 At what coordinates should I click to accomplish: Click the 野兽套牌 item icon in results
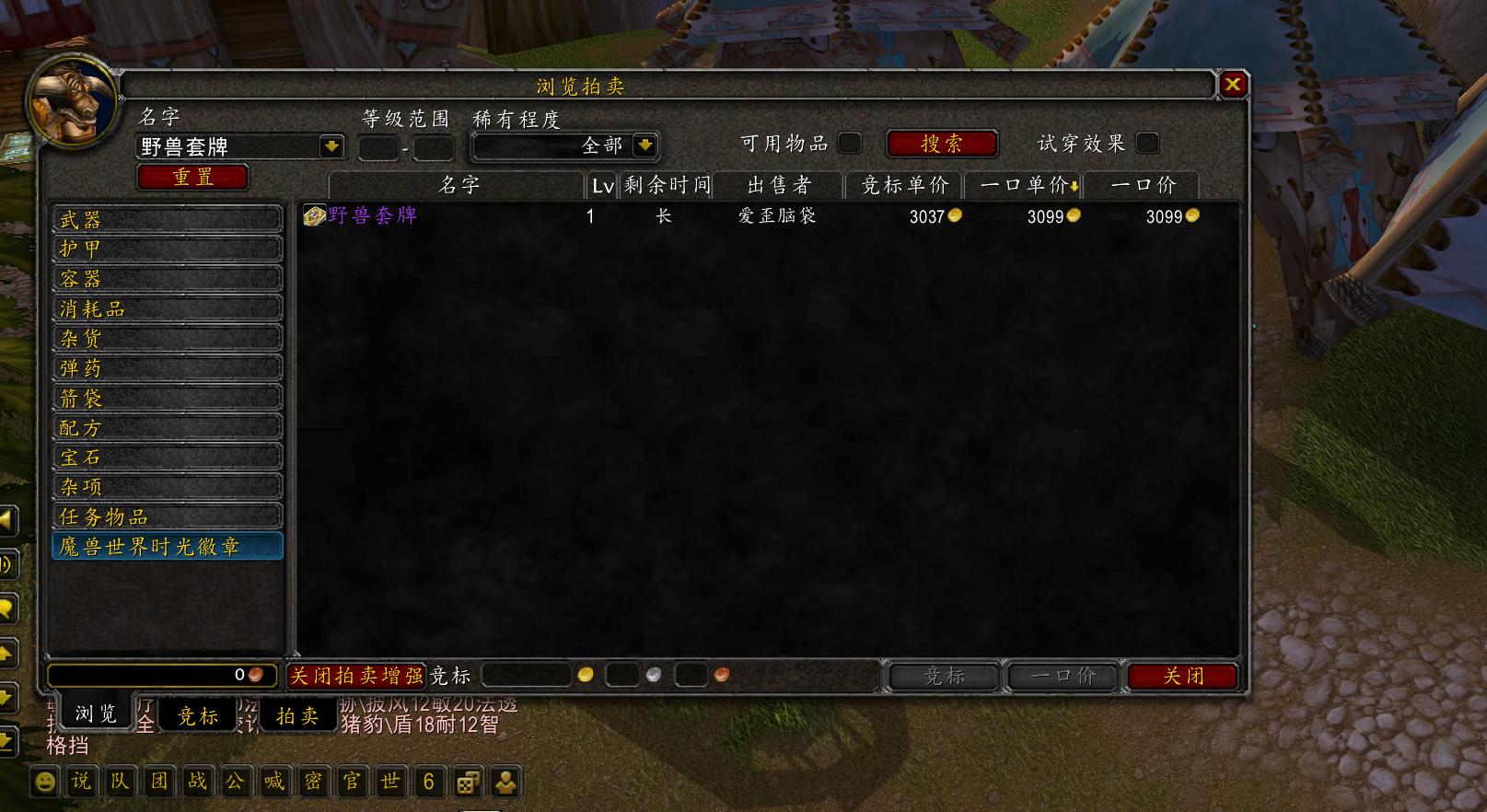312,215
